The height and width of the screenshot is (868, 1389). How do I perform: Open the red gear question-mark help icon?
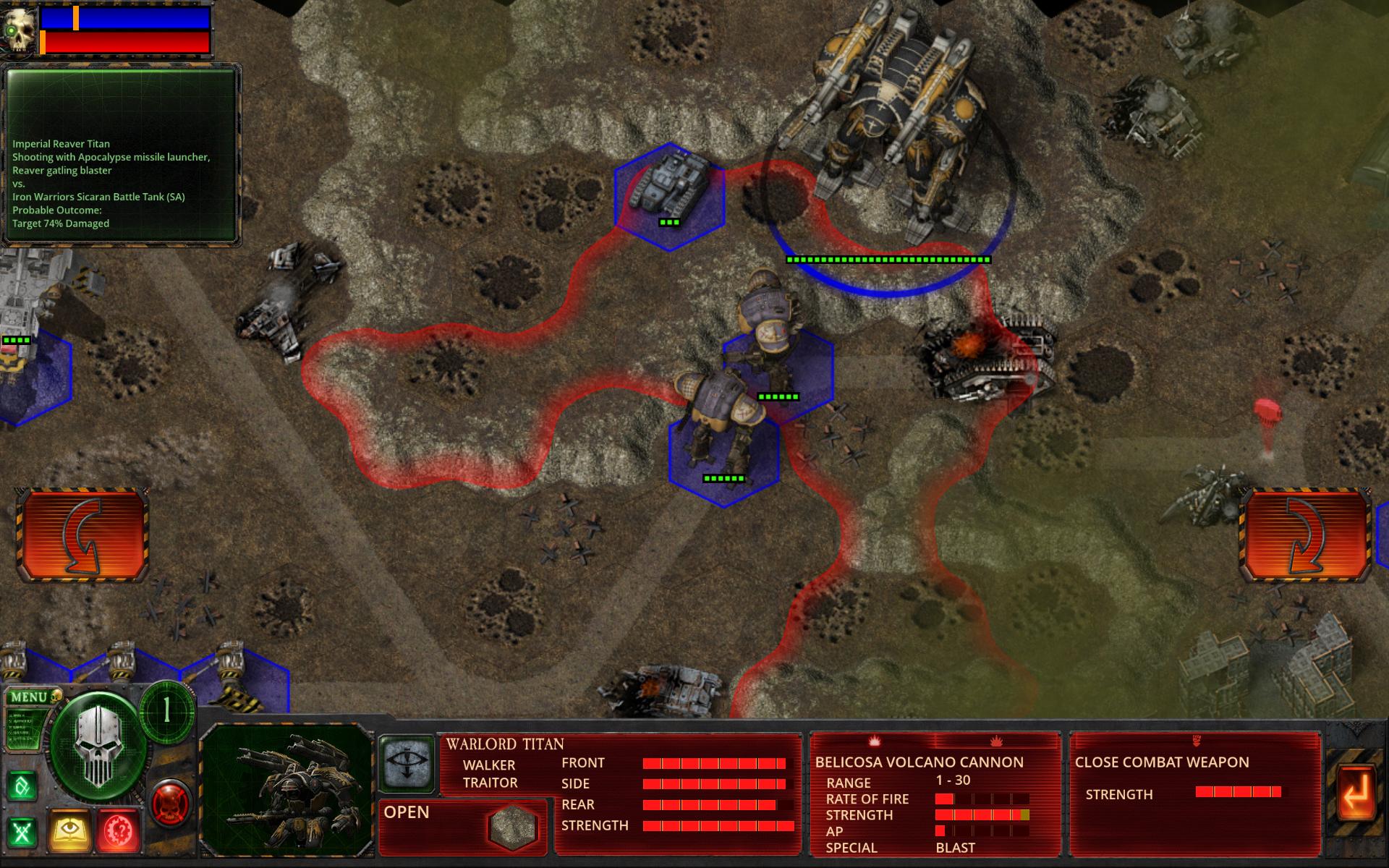(x=118, y=828)
